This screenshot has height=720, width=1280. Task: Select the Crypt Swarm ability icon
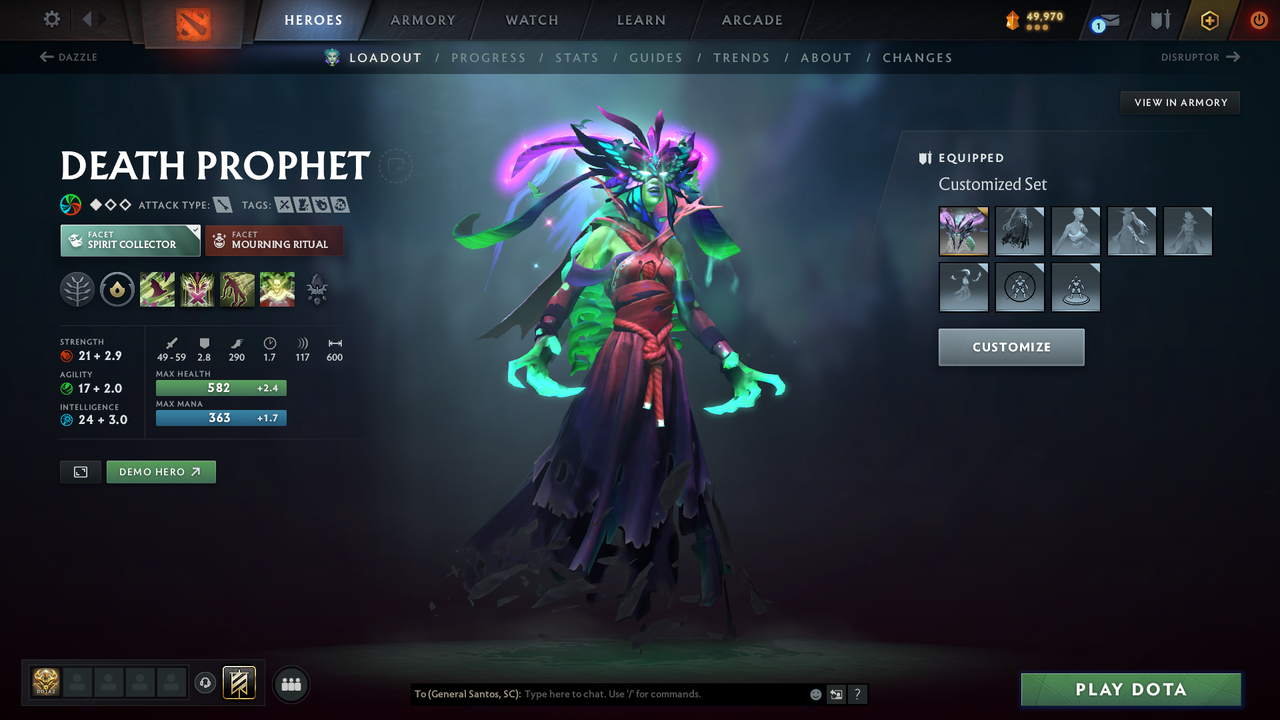click(157, 290)
